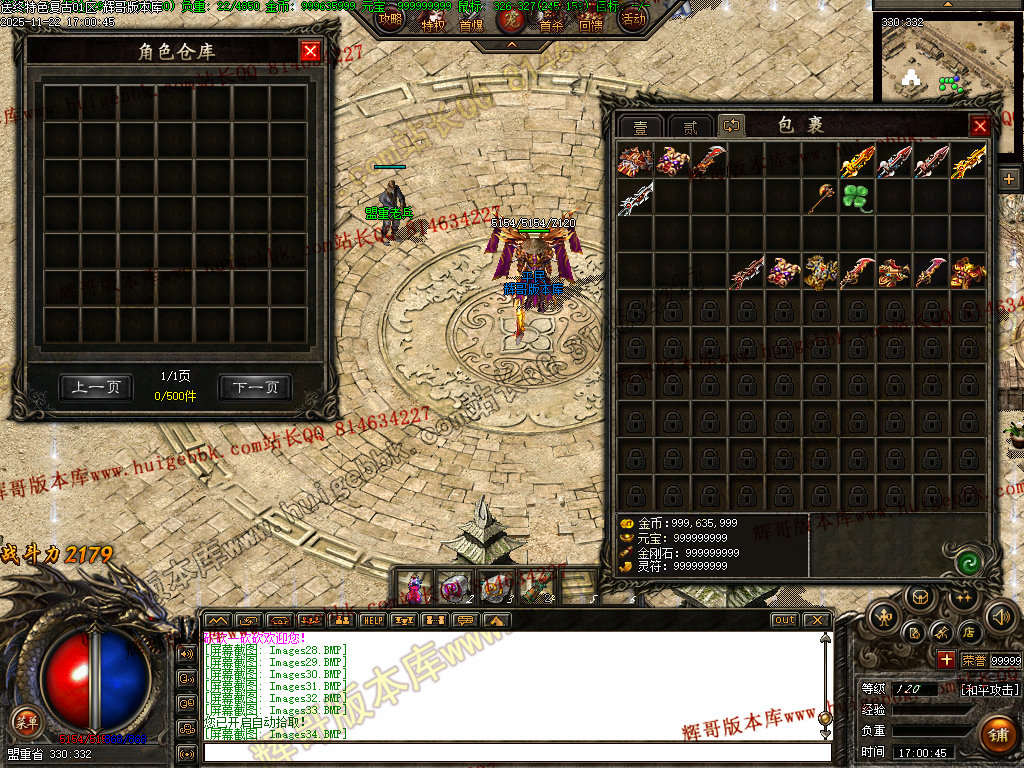Open the shop via 店 button
The image size is (1024, 768).
(969, 632)
